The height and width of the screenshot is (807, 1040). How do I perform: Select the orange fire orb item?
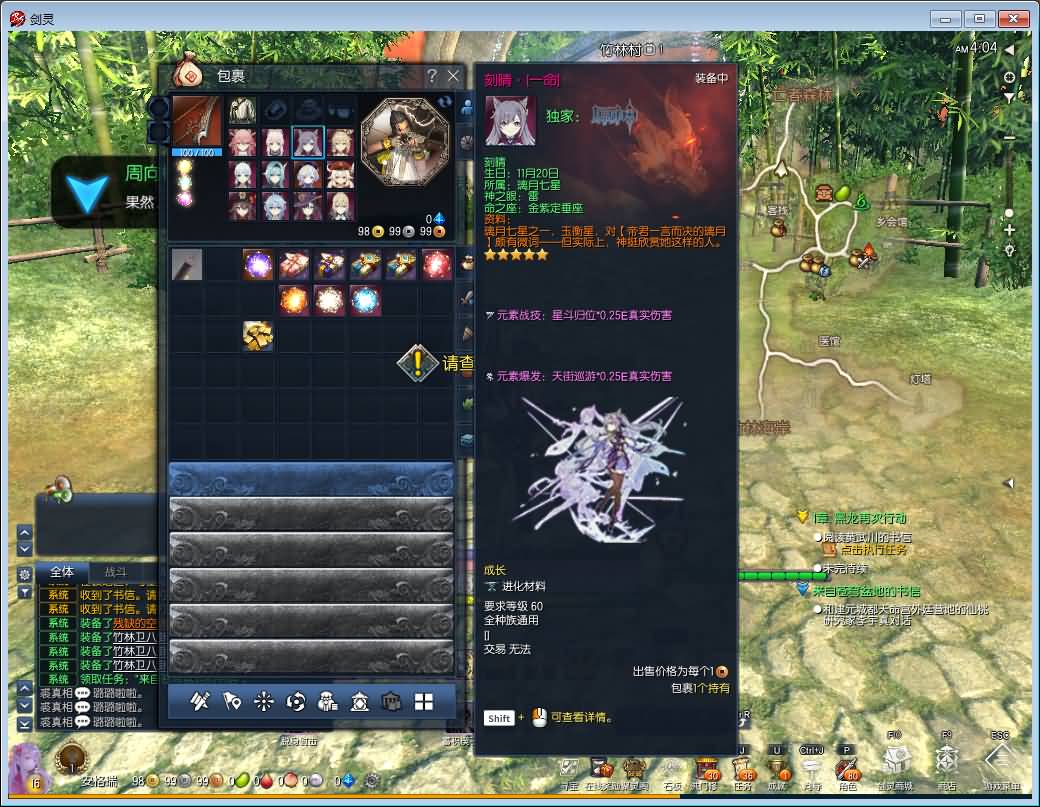(x=294, y=300)
